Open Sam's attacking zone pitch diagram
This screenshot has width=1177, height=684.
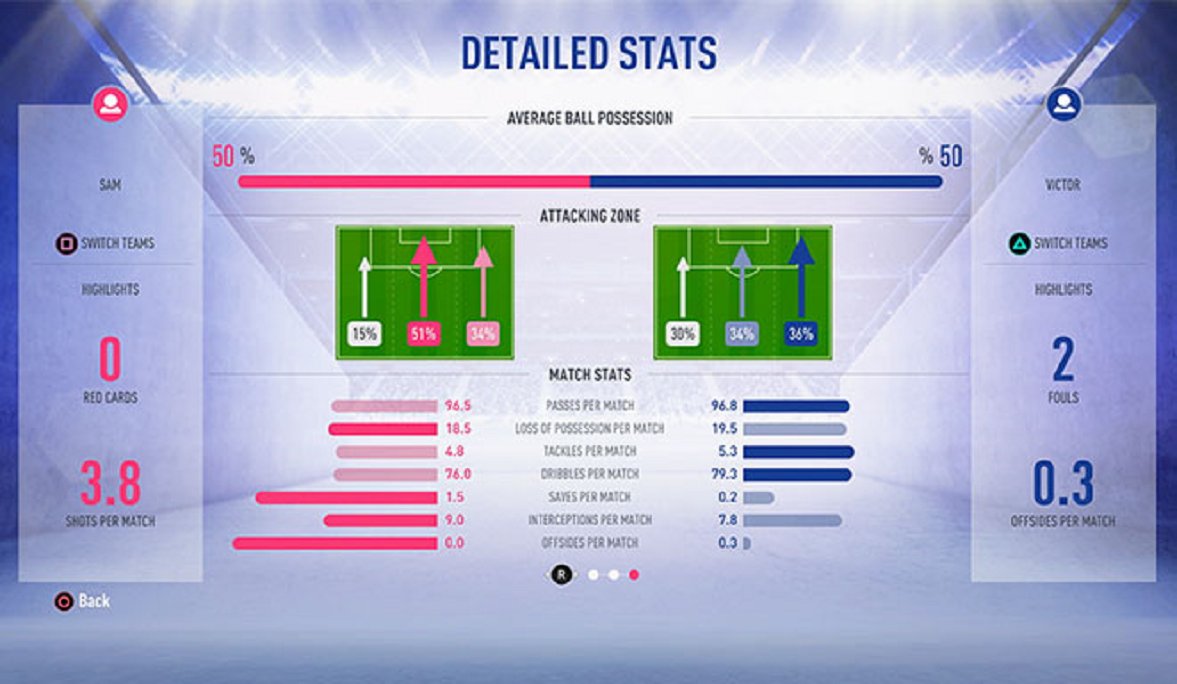[425, 292]
